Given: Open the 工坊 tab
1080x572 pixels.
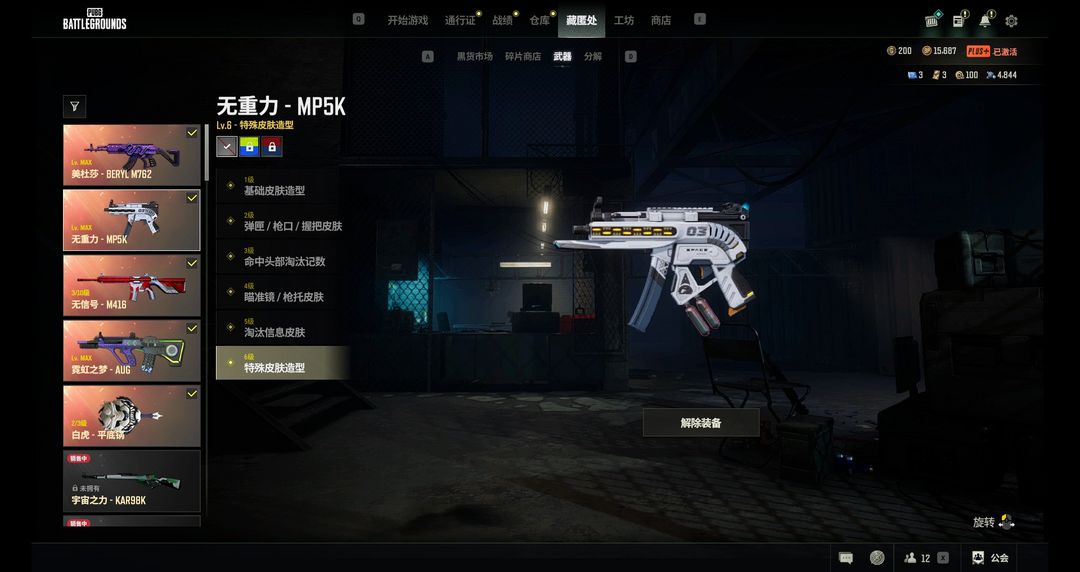Looking at the screenshot, I should (624, 20).
